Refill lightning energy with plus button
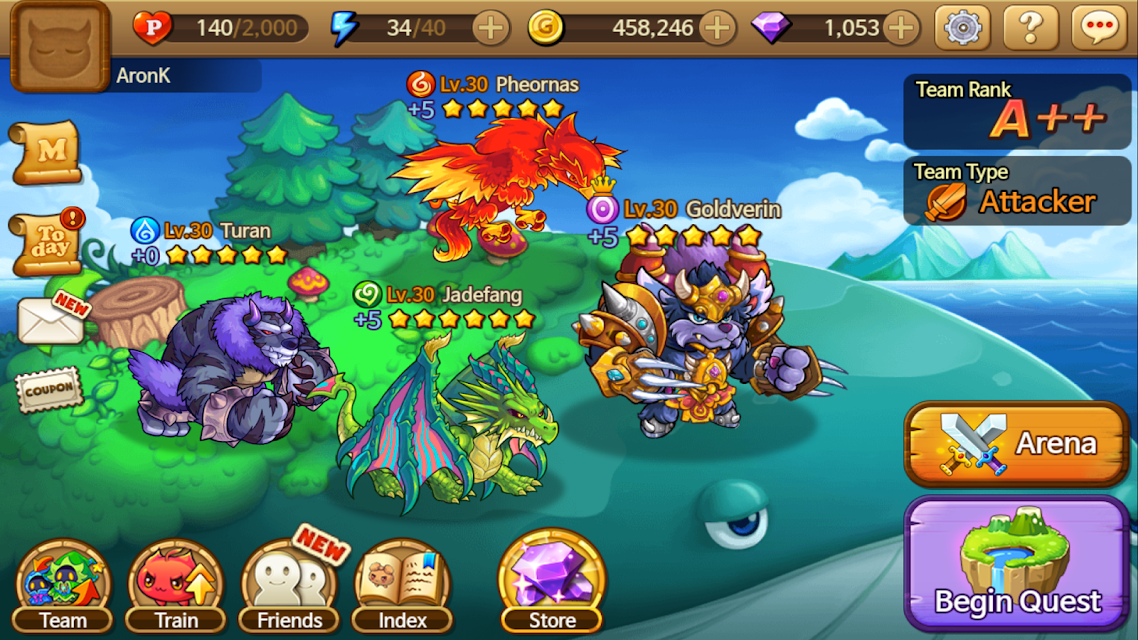The width and height of the screenshot is (1138, 640). (490, 28)
